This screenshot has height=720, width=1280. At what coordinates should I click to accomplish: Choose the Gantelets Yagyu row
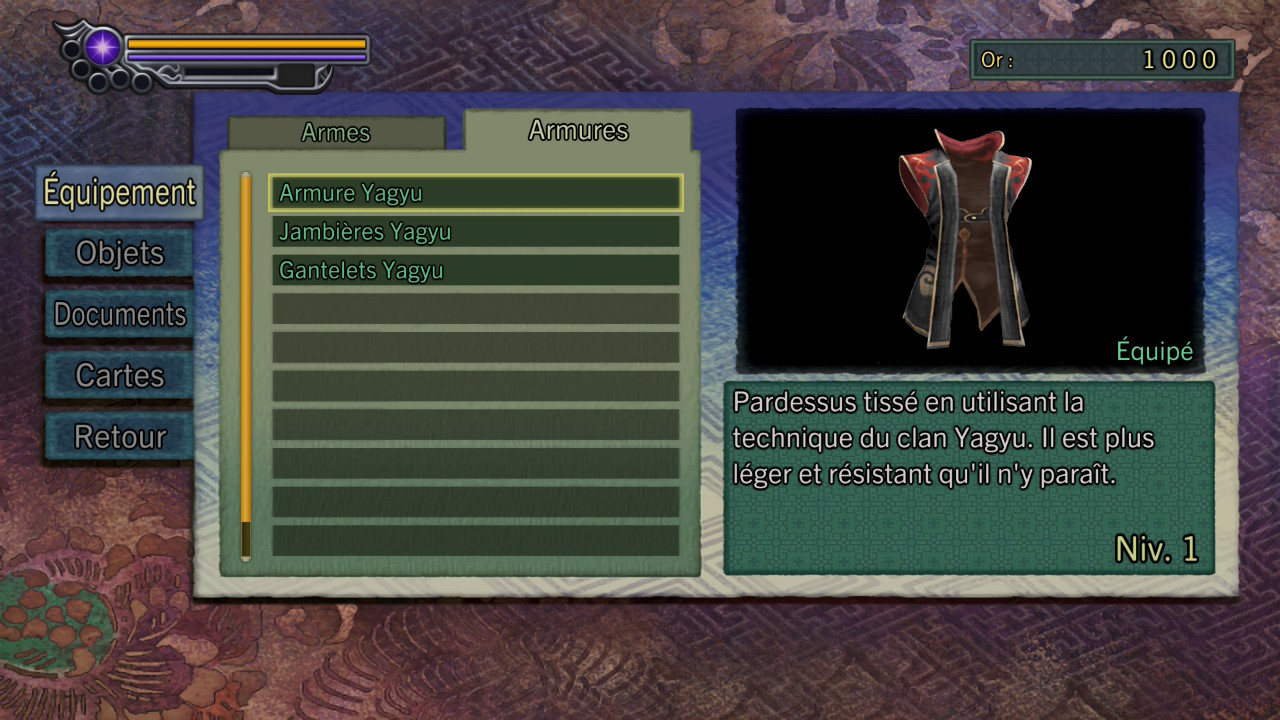coord(475,271)
